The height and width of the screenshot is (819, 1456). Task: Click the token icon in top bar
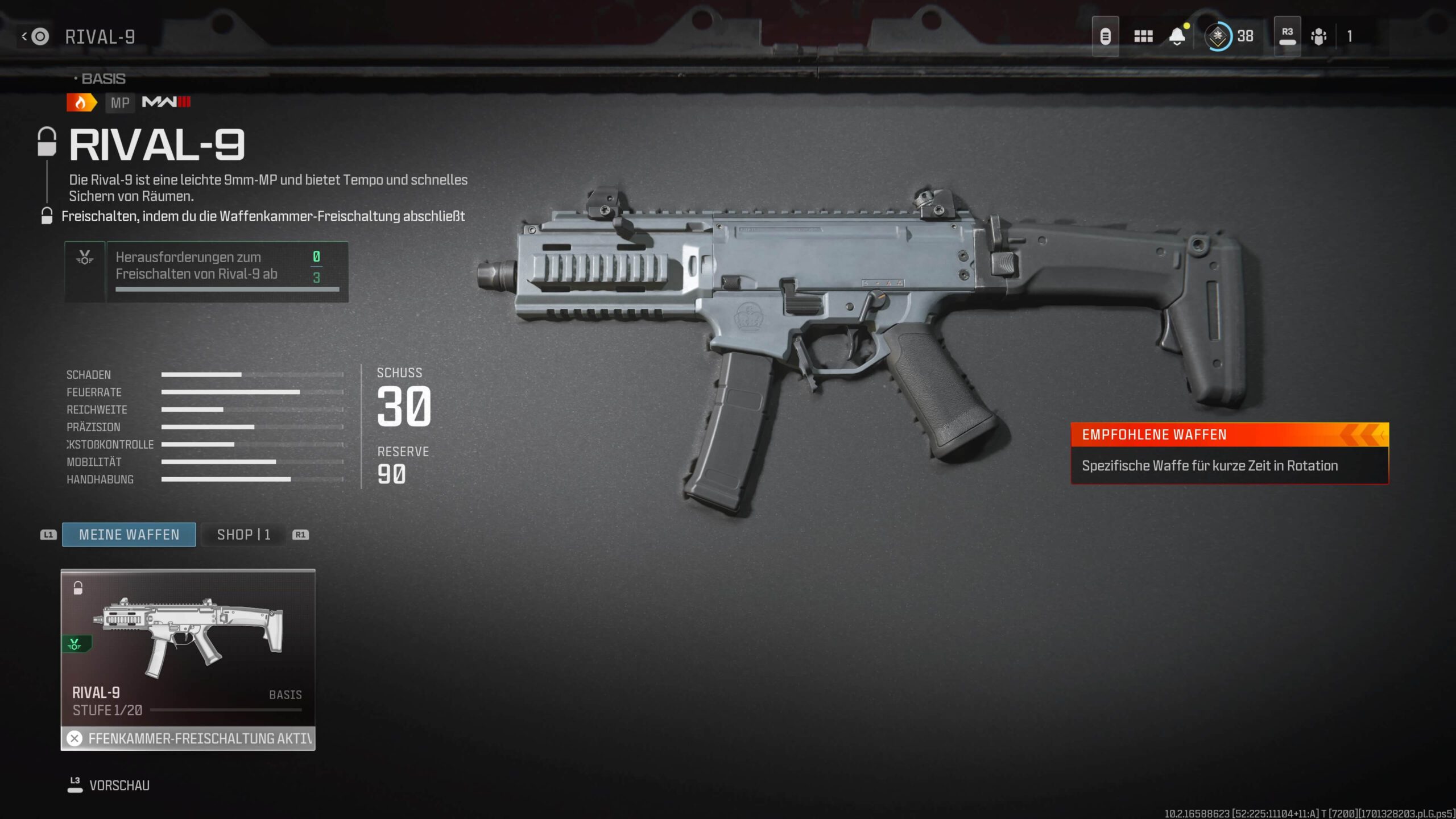tap(1105, 37)
